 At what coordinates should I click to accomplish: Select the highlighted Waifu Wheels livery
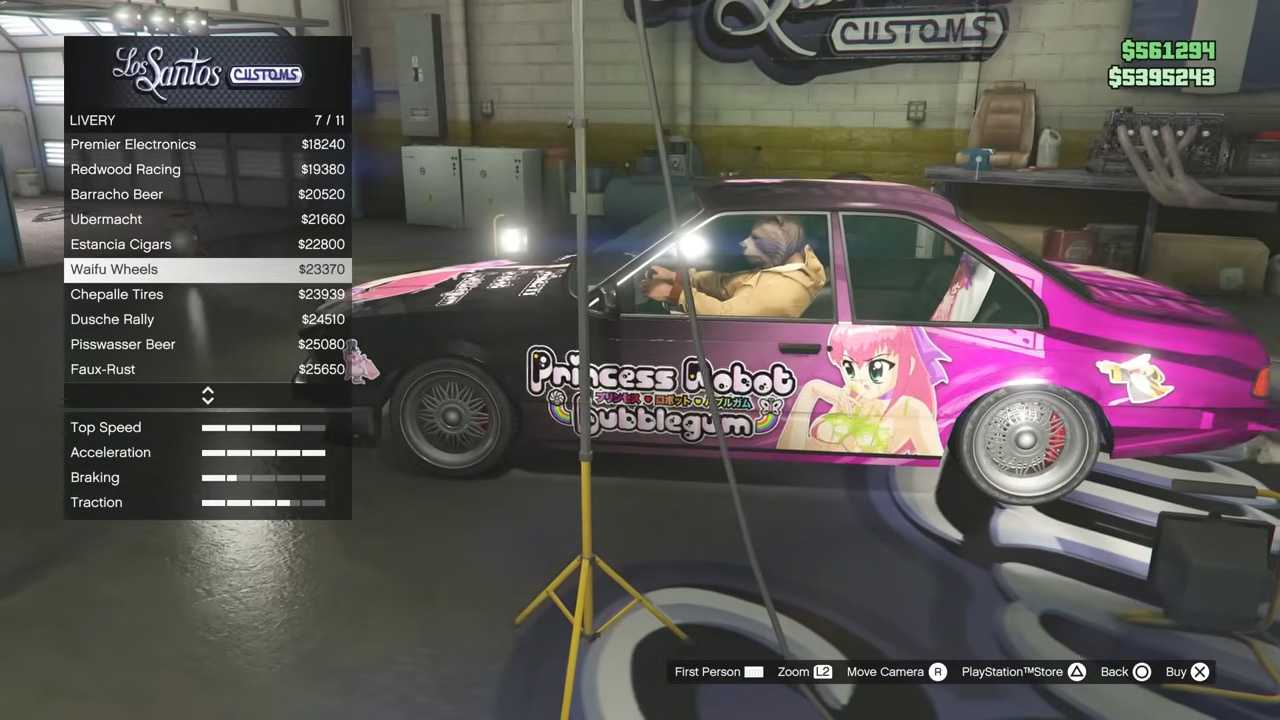pos(207,270)
